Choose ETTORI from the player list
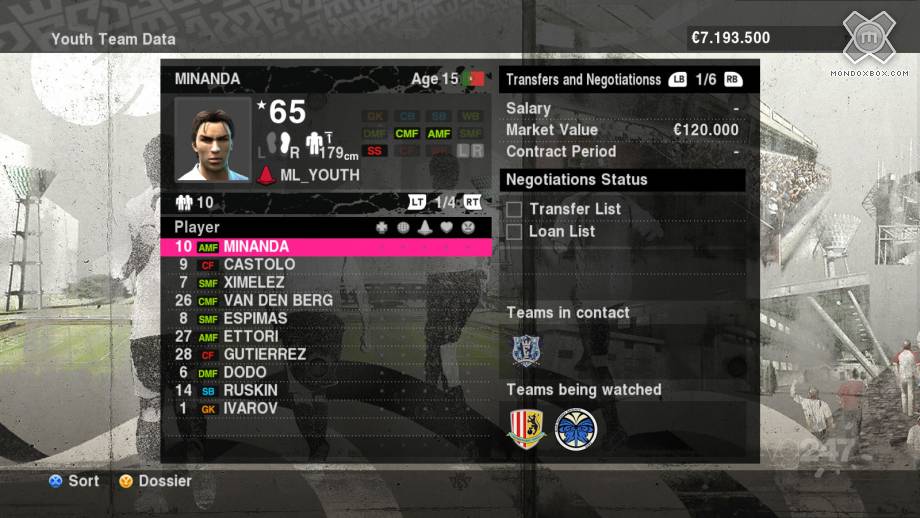 (250, 336)
